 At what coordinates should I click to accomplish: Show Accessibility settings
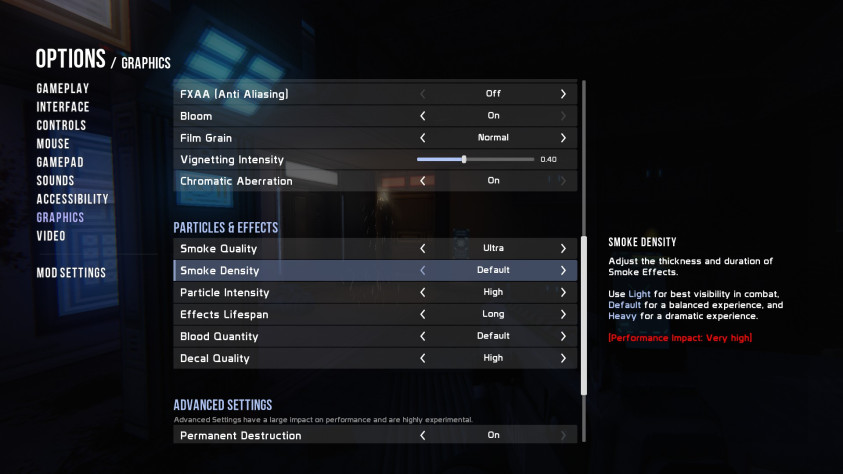coord(72,199)
